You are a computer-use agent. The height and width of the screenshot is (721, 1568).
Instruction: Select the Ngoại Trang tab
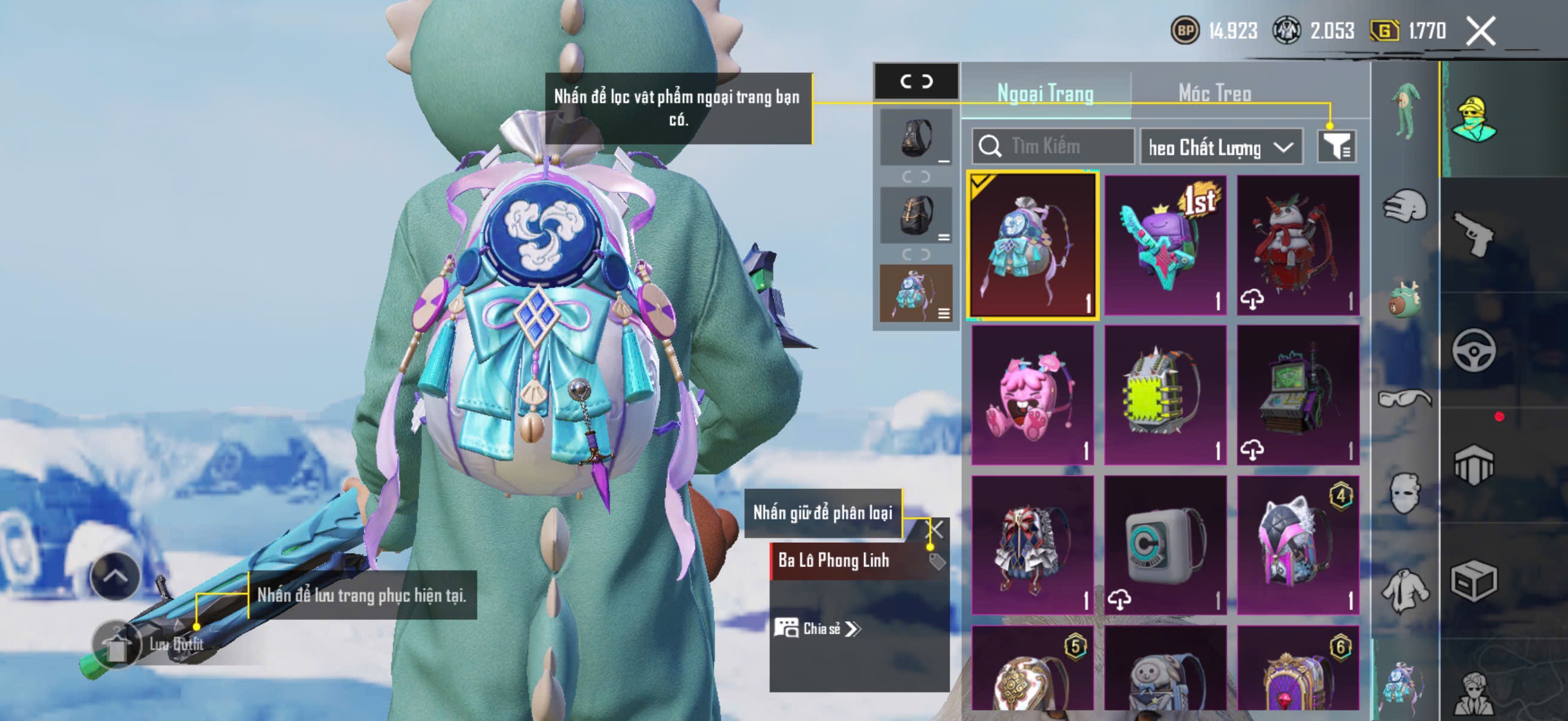[x=1045, y=94]
